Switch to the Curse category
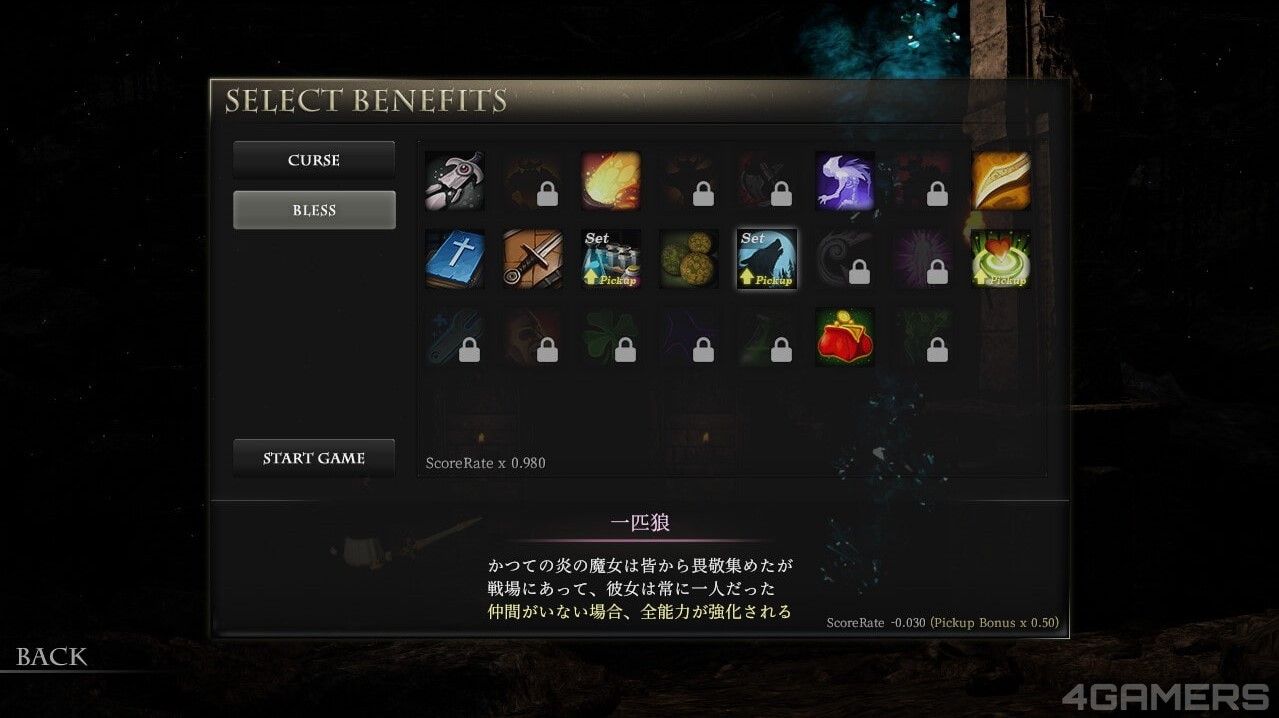The image size is (1279, 718). [x=314, y=160]
